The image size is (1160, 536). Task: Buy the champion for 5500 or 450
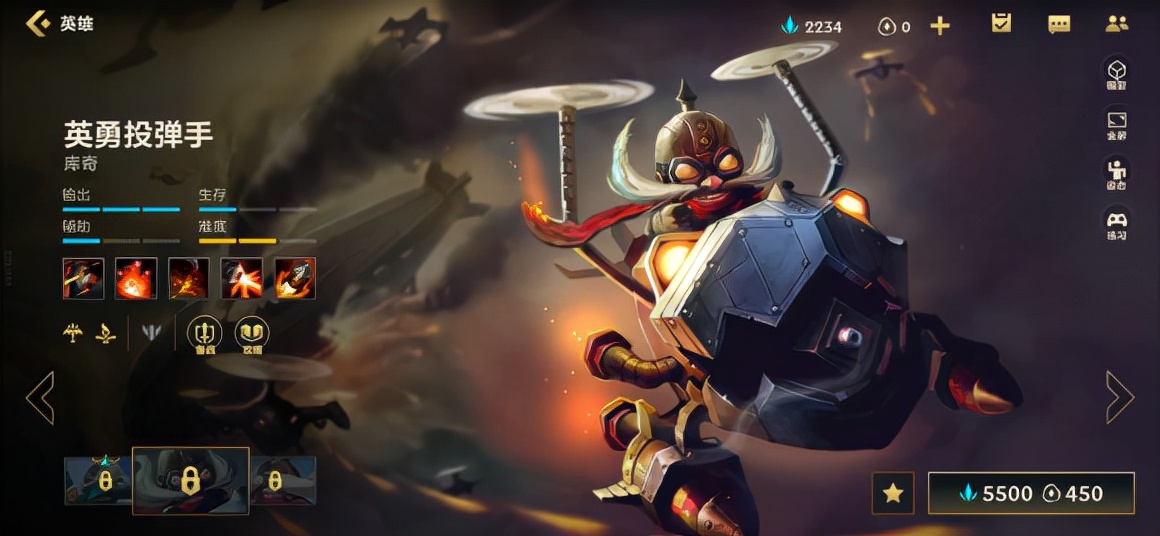(x=1031, y=493)
